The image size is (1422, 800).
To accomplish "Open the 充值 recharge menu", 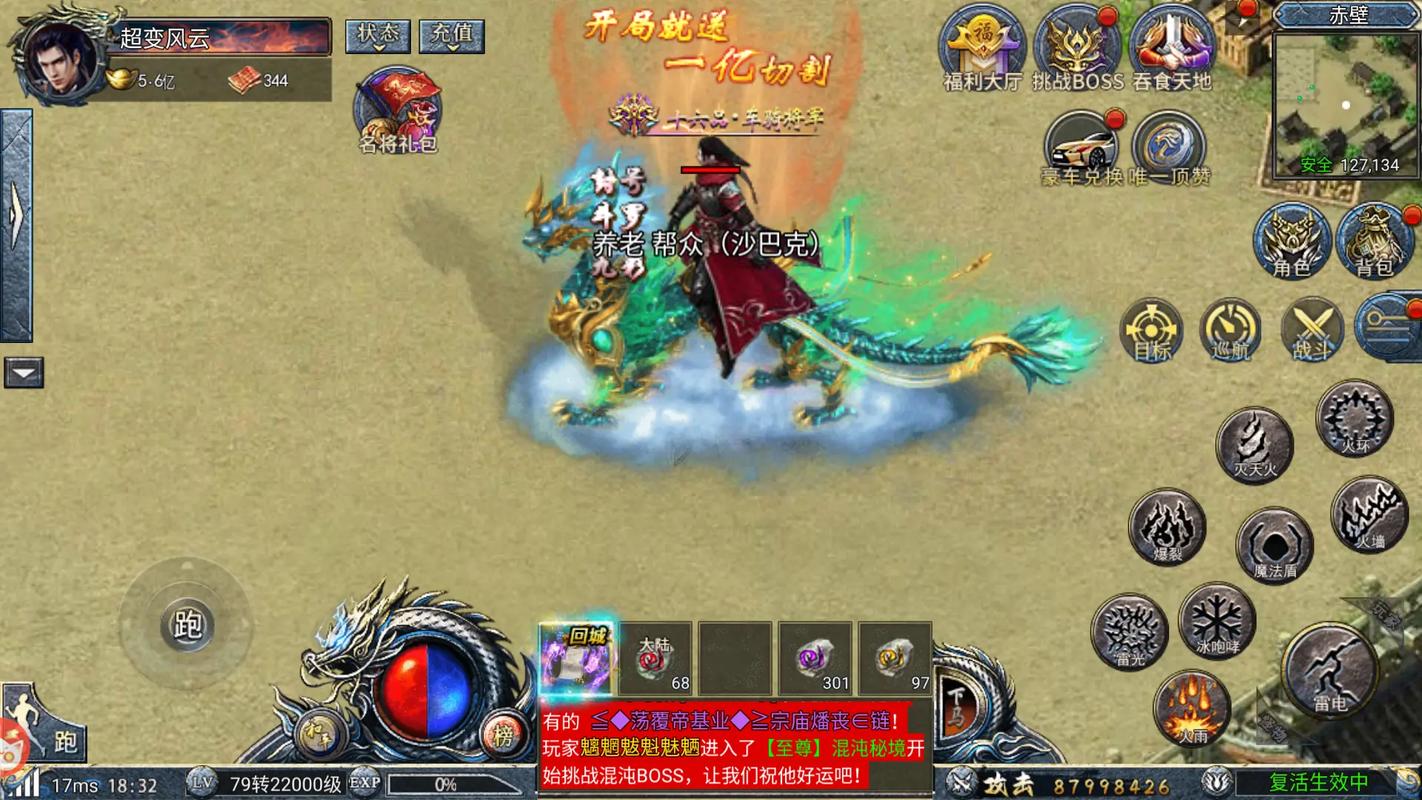I will (451, 36).
